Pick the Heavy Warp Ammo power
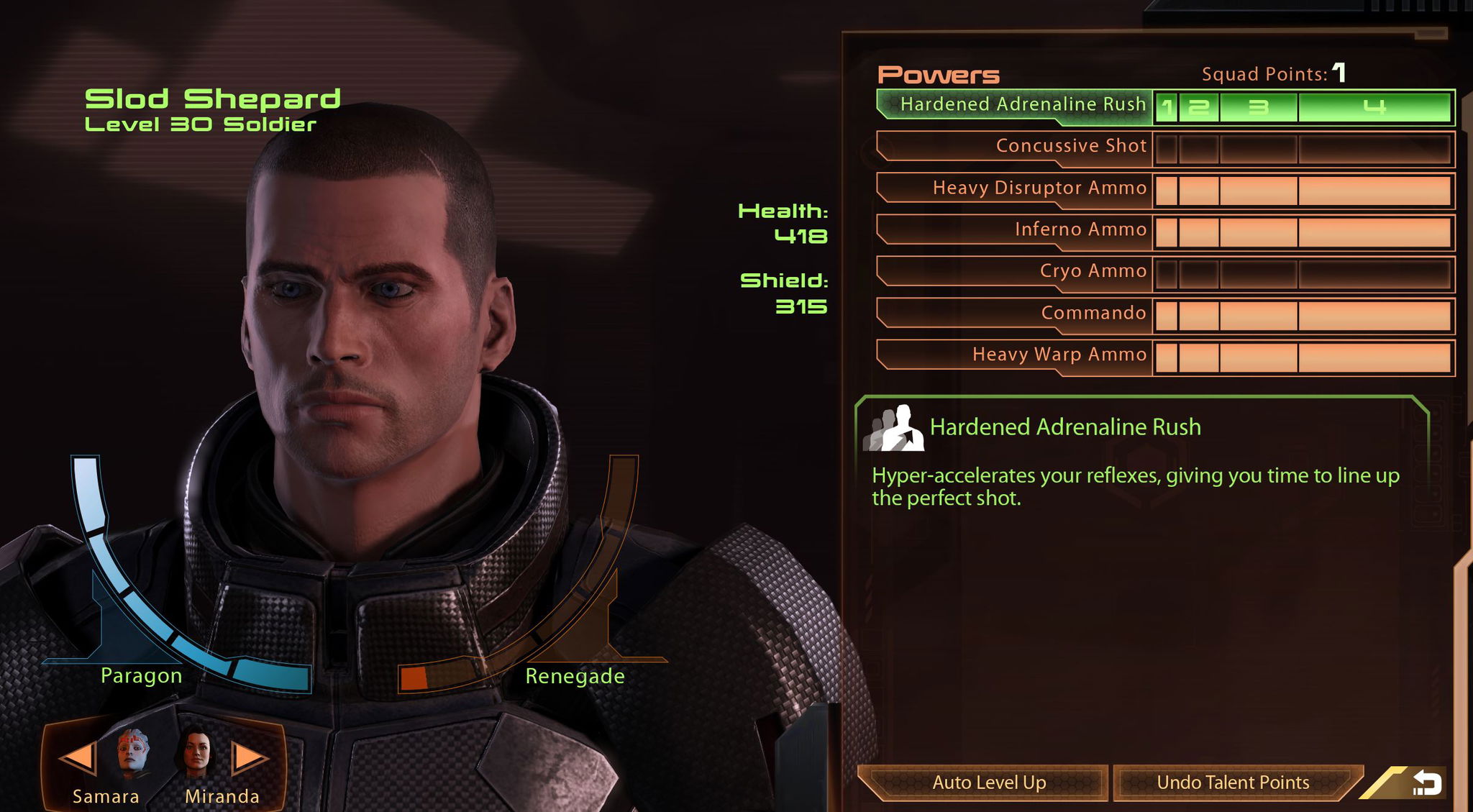 coord(1059,355)
